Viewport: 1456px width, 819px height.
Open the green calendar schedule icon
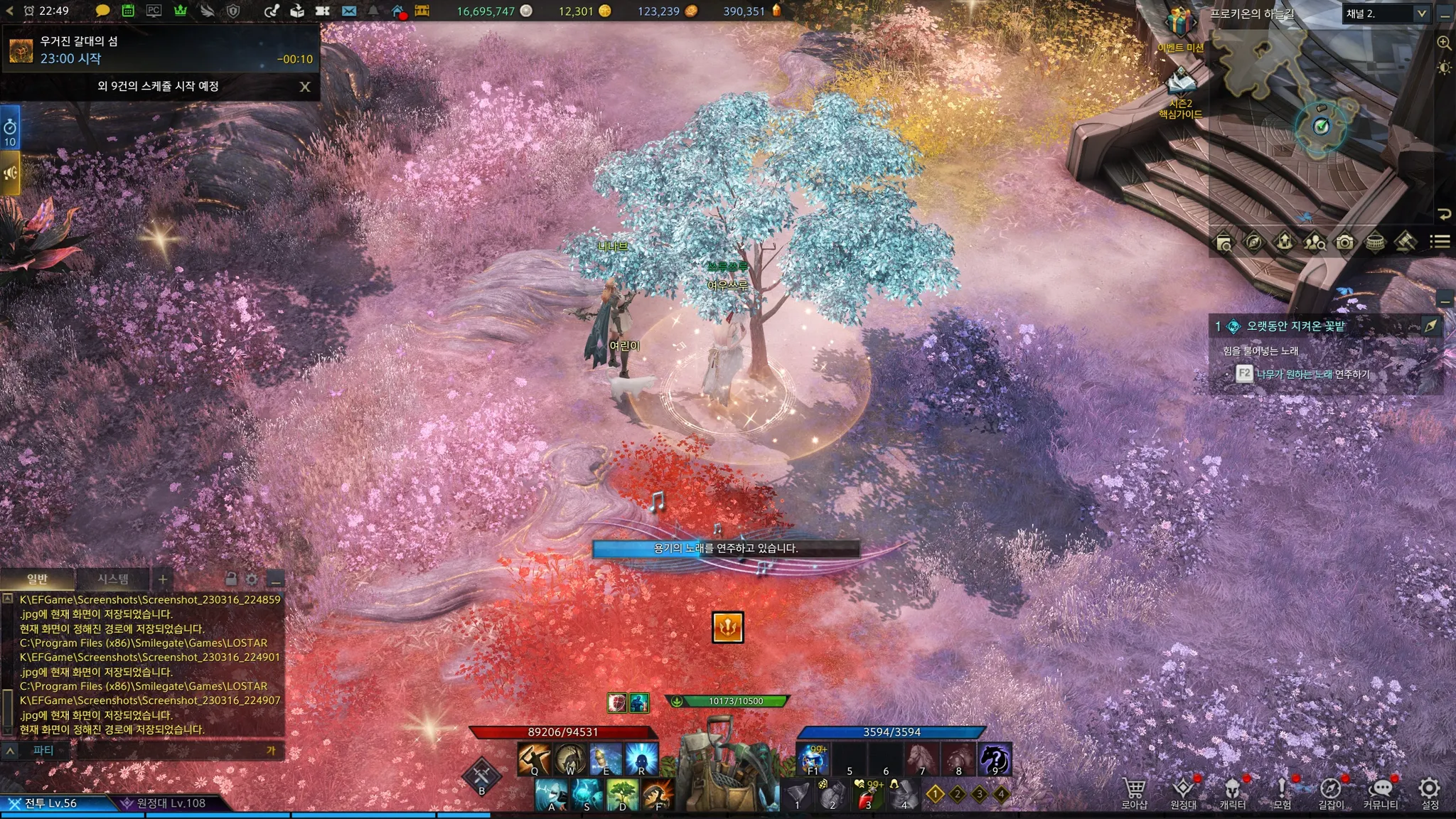tap(128, 11)
